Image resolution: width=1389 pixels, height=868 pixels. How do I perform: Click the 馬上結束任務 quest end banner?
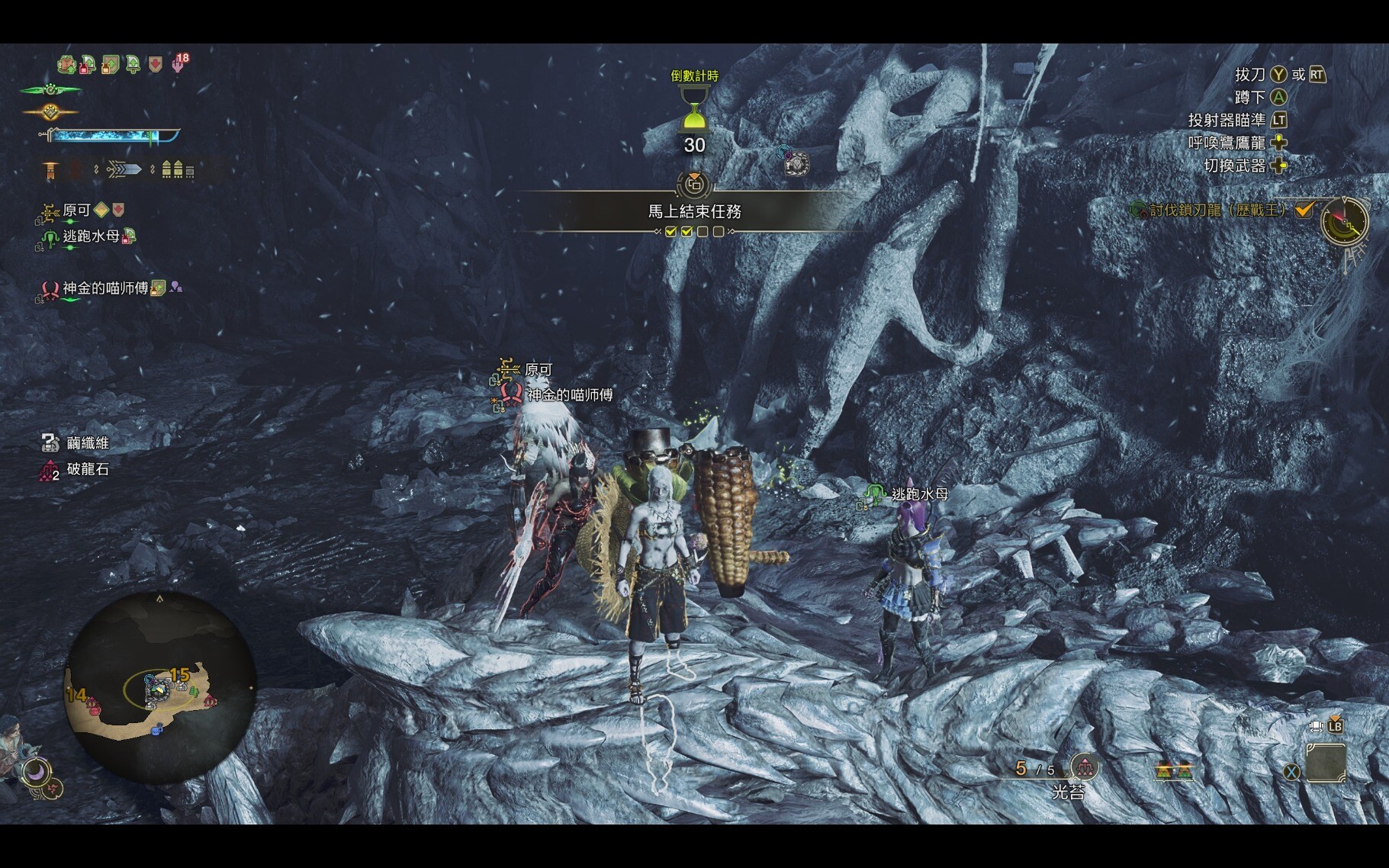(x=694, y=211)
